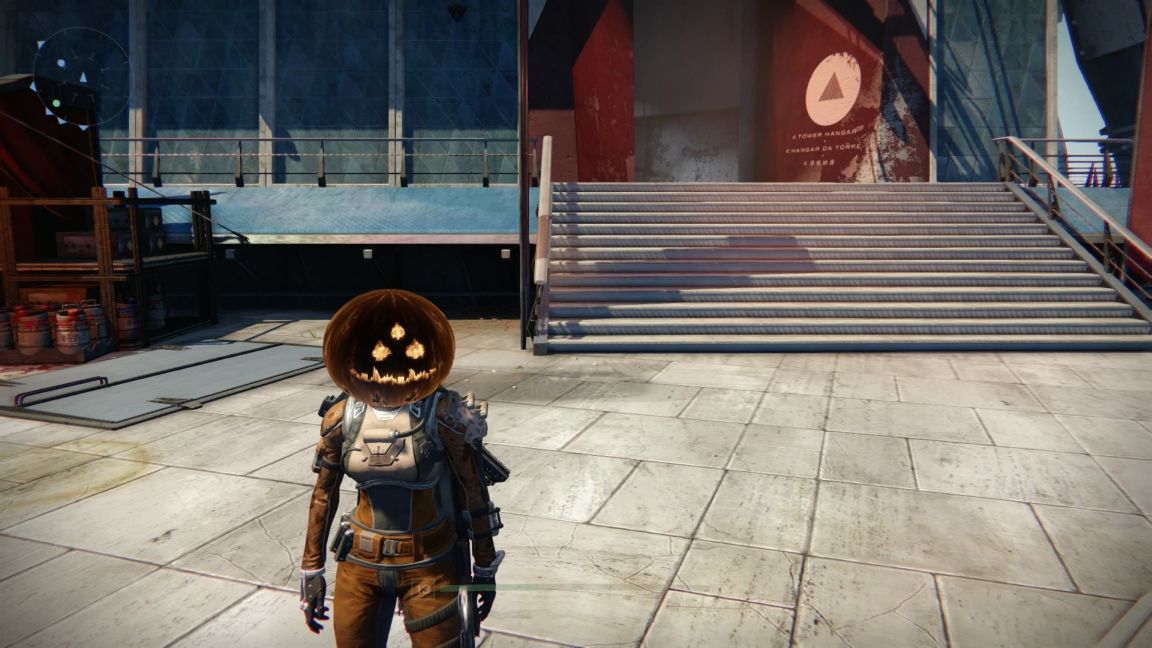Click the circular radar minimap

[82, 76]
